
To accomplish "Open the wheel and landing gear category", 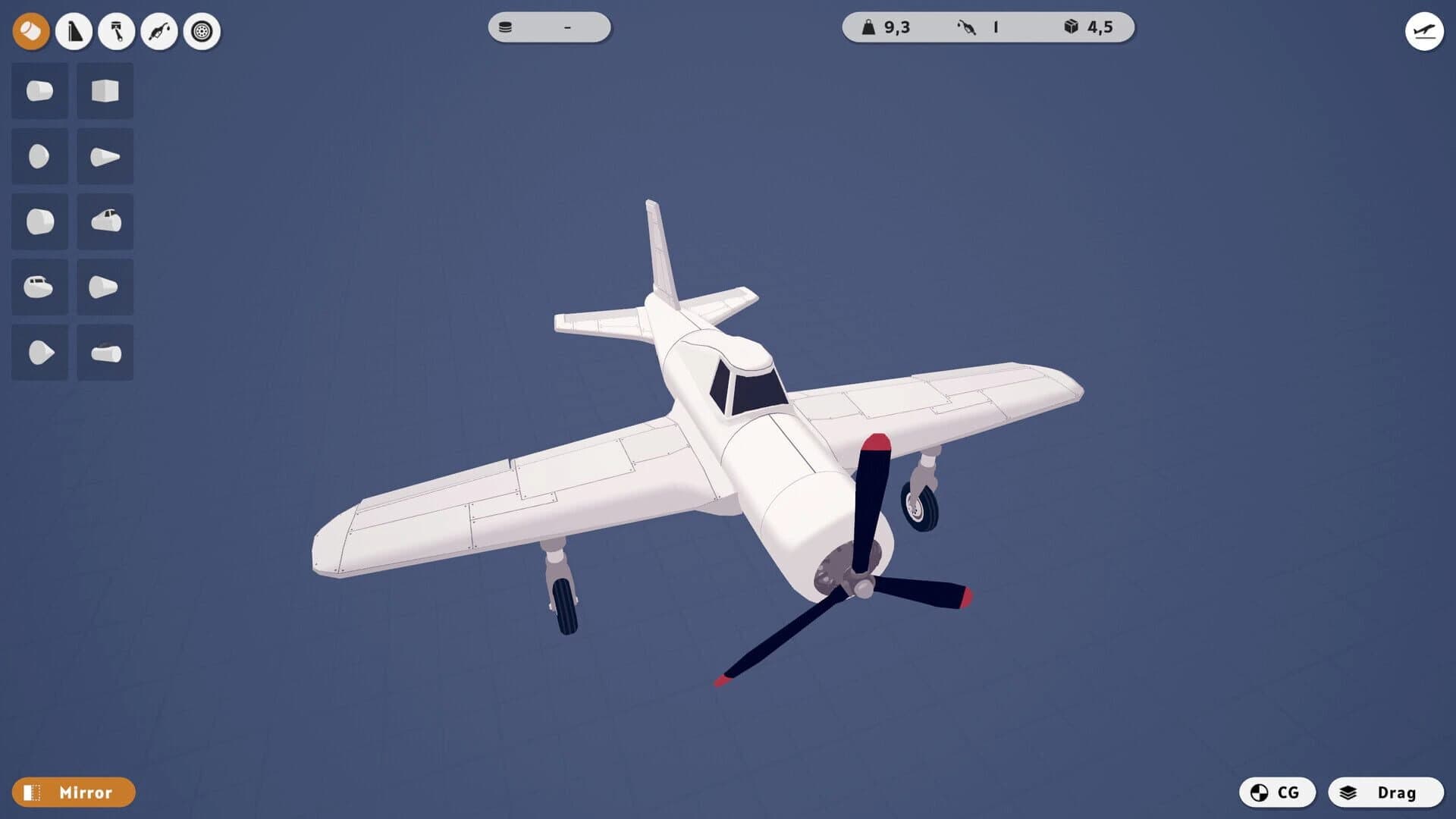I will point(200,31).
